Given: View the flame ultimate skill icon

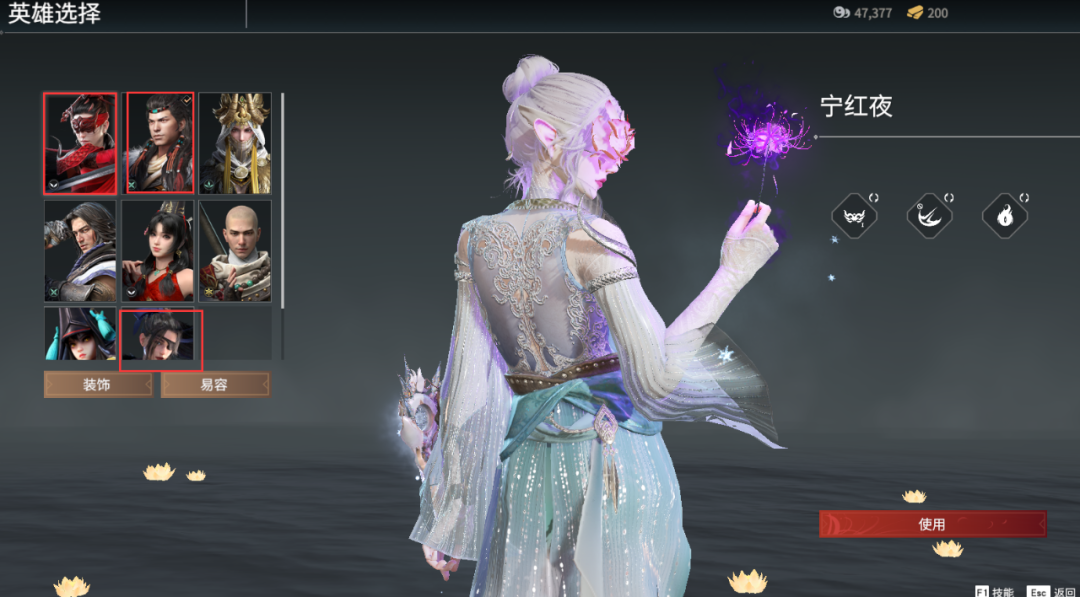Looking at the screenshot, I should click(1005, 215).
